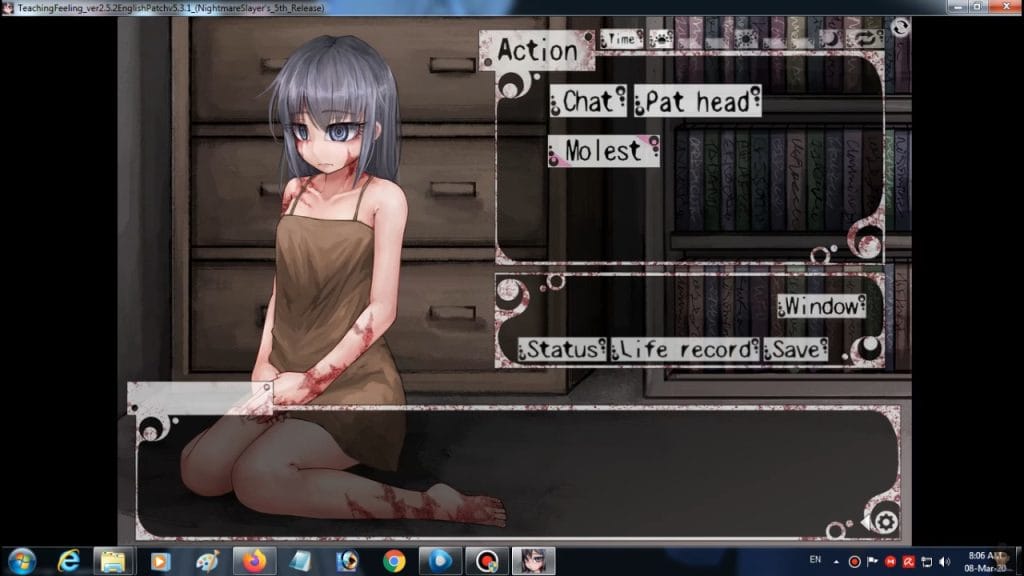Image resolution: width=1024 pixels, height=576 pixels.
Task: Open the Status screen
Action: point(562,349)
